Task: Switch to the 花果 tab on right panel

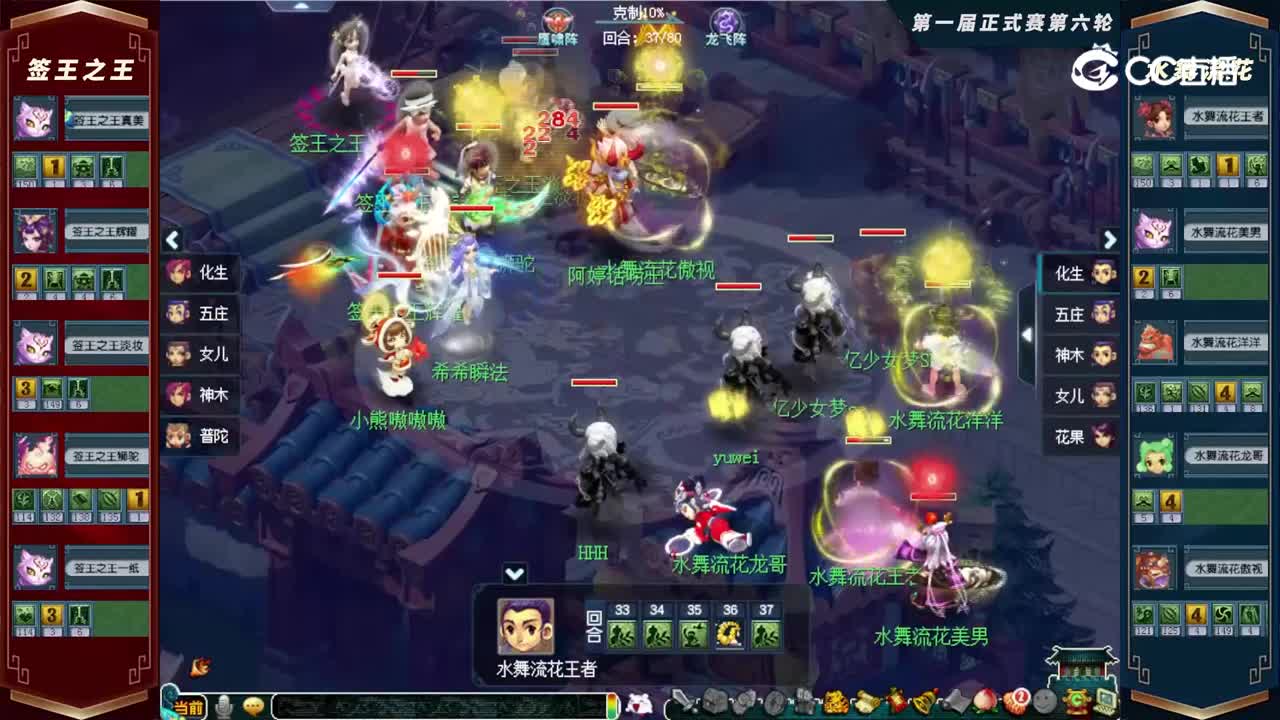Action: coord(1080,437)
